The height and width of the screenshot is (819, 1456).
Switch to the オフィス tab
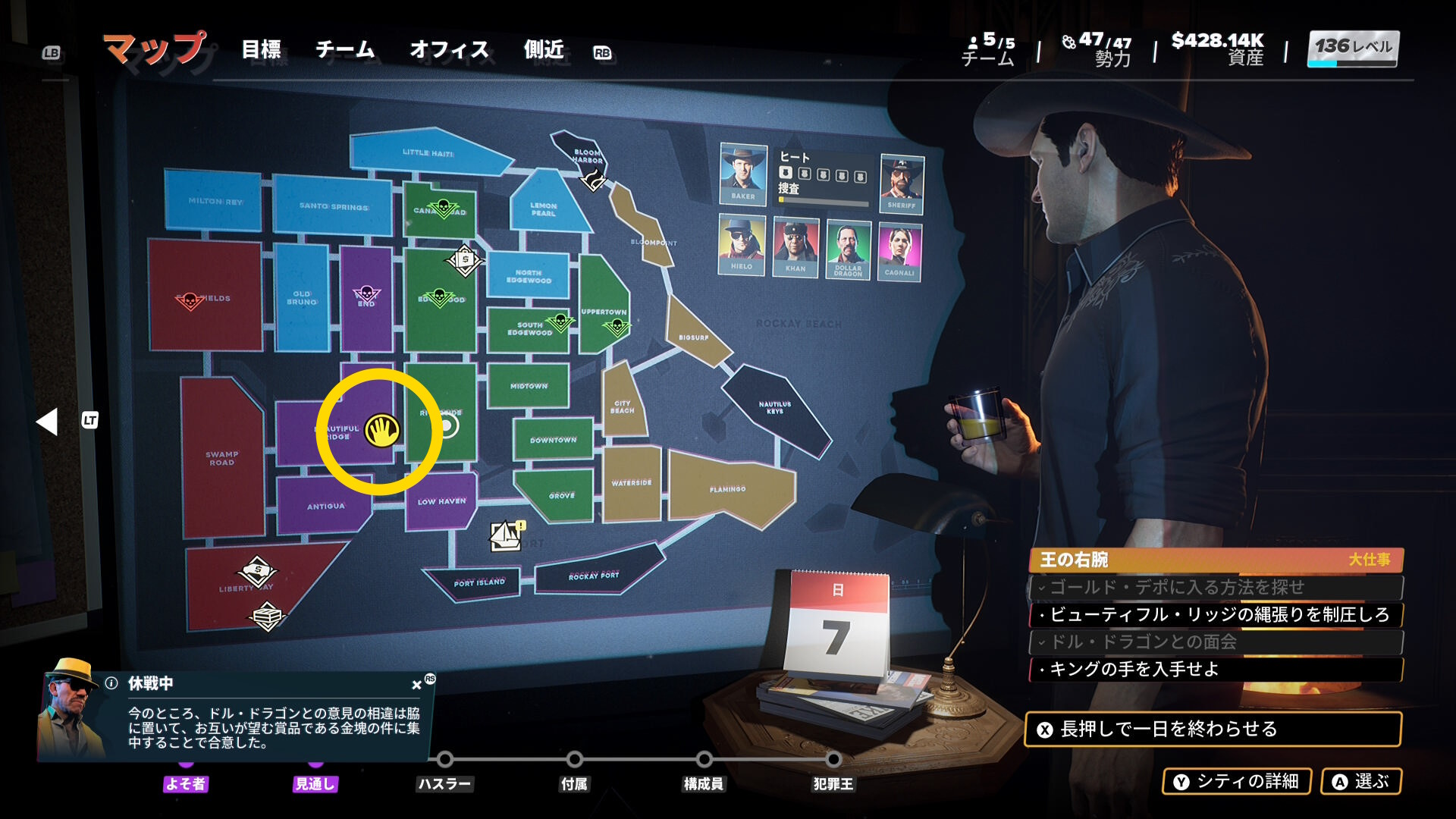[449, 50]
